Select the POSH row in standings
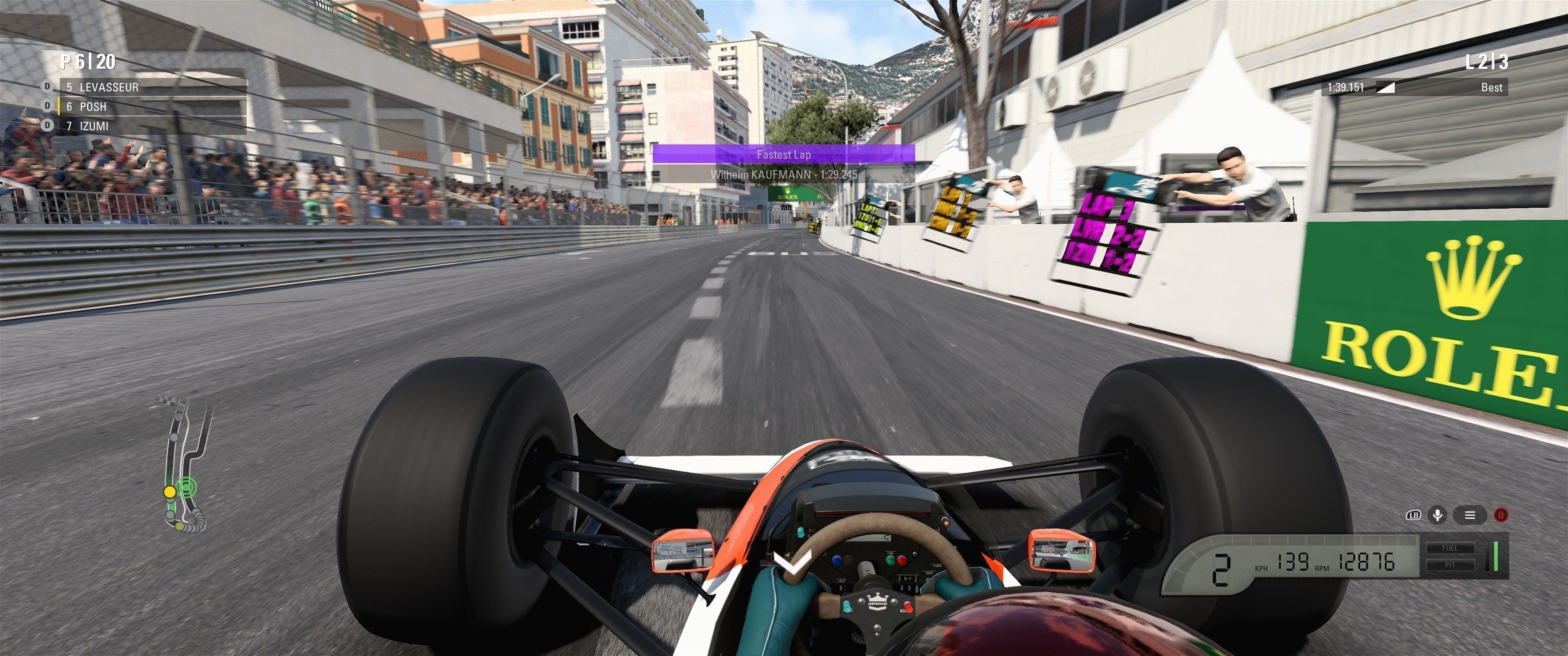The width and height of the screenshot is (1568, 656). pos(152,107)
